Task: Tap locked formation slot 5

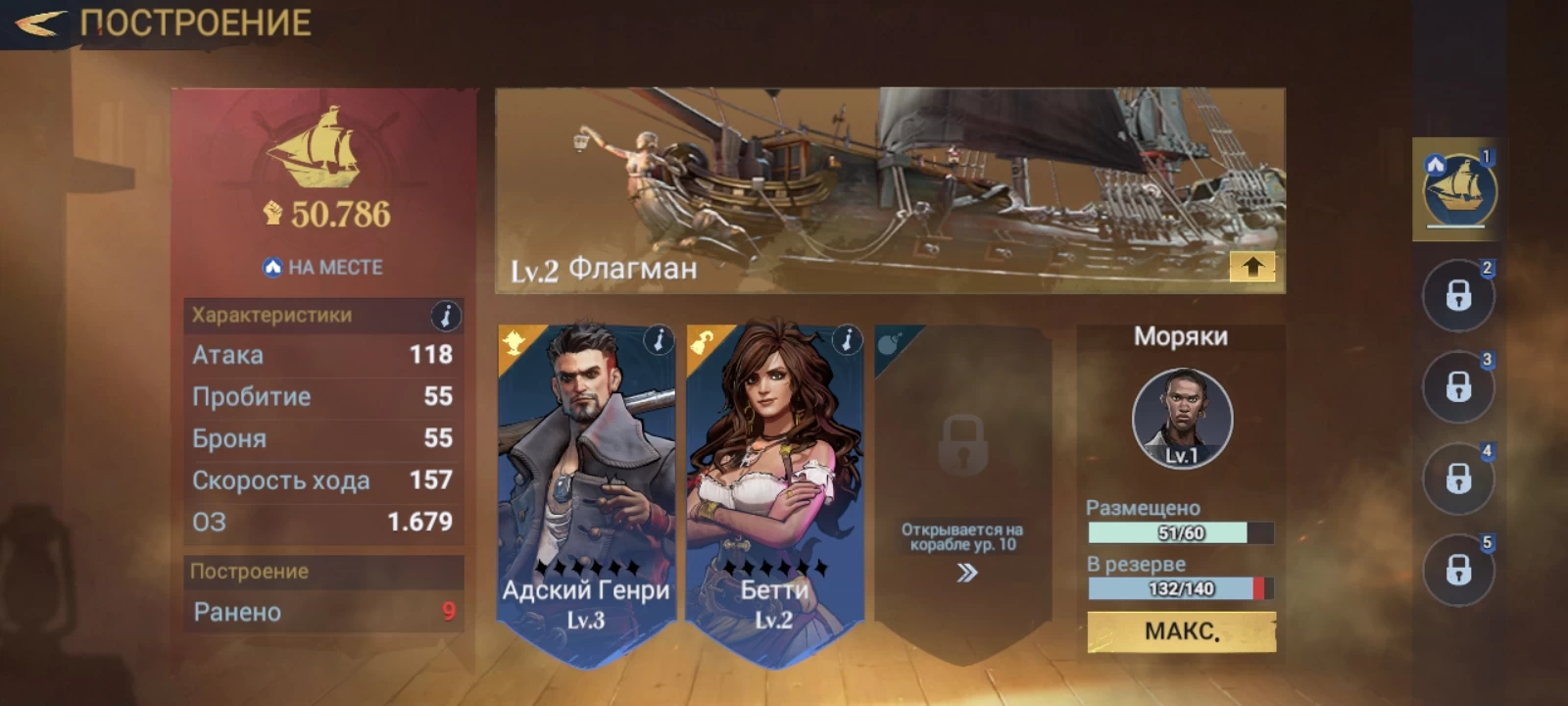Action: [x=1458, y=570]
